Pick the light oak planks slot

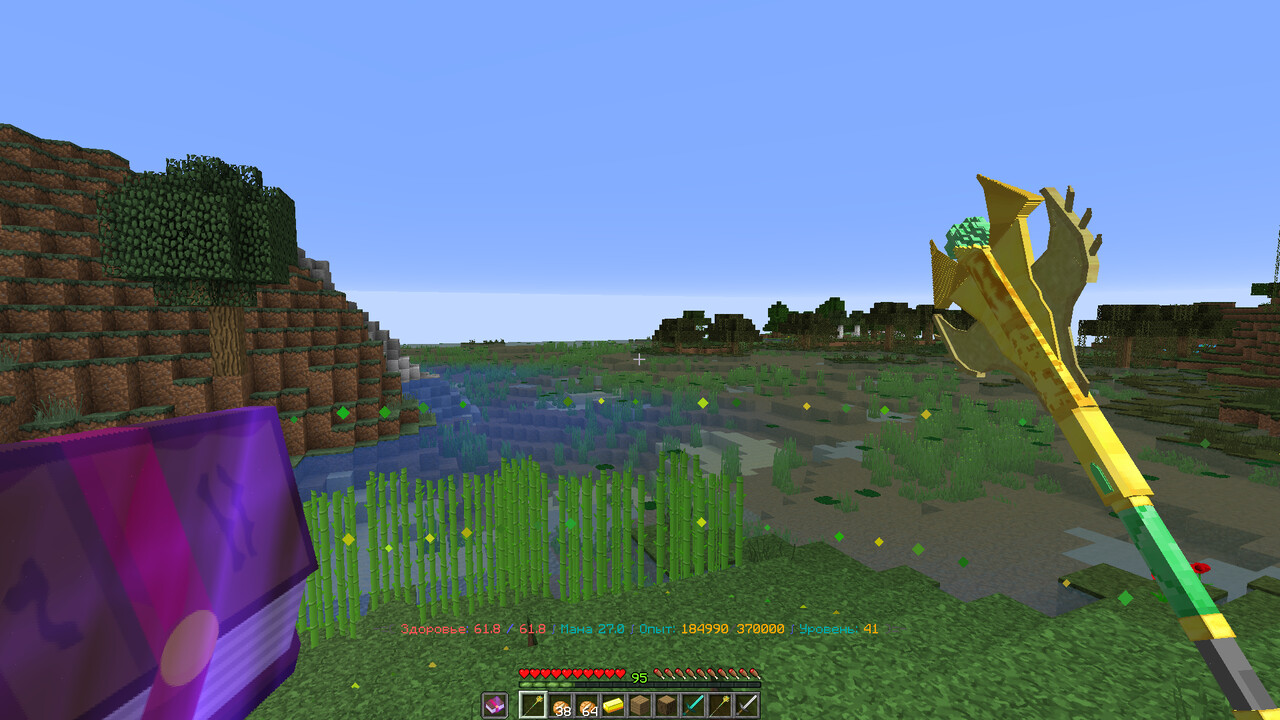(x=640, y=705)
